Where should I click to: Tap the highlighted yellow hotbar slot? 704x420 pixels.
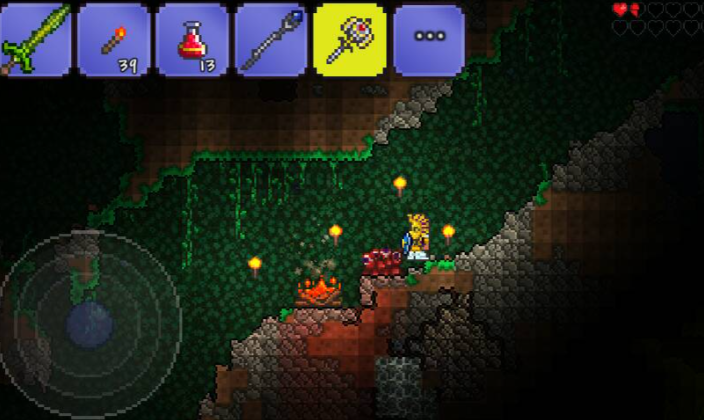pos(349,40)
